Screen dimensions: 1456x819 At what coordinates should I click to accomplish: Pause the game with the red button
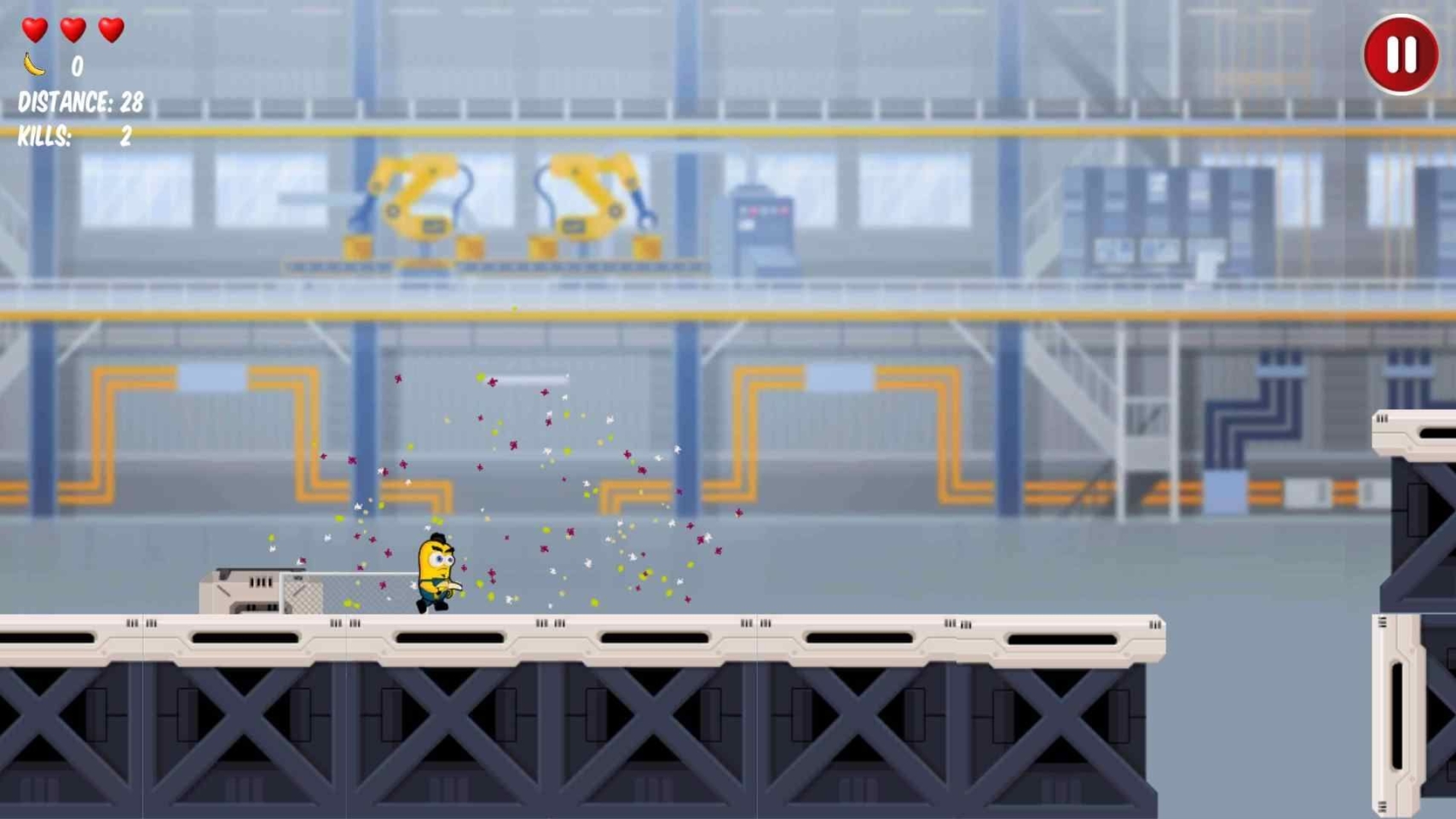point(1401,55)
